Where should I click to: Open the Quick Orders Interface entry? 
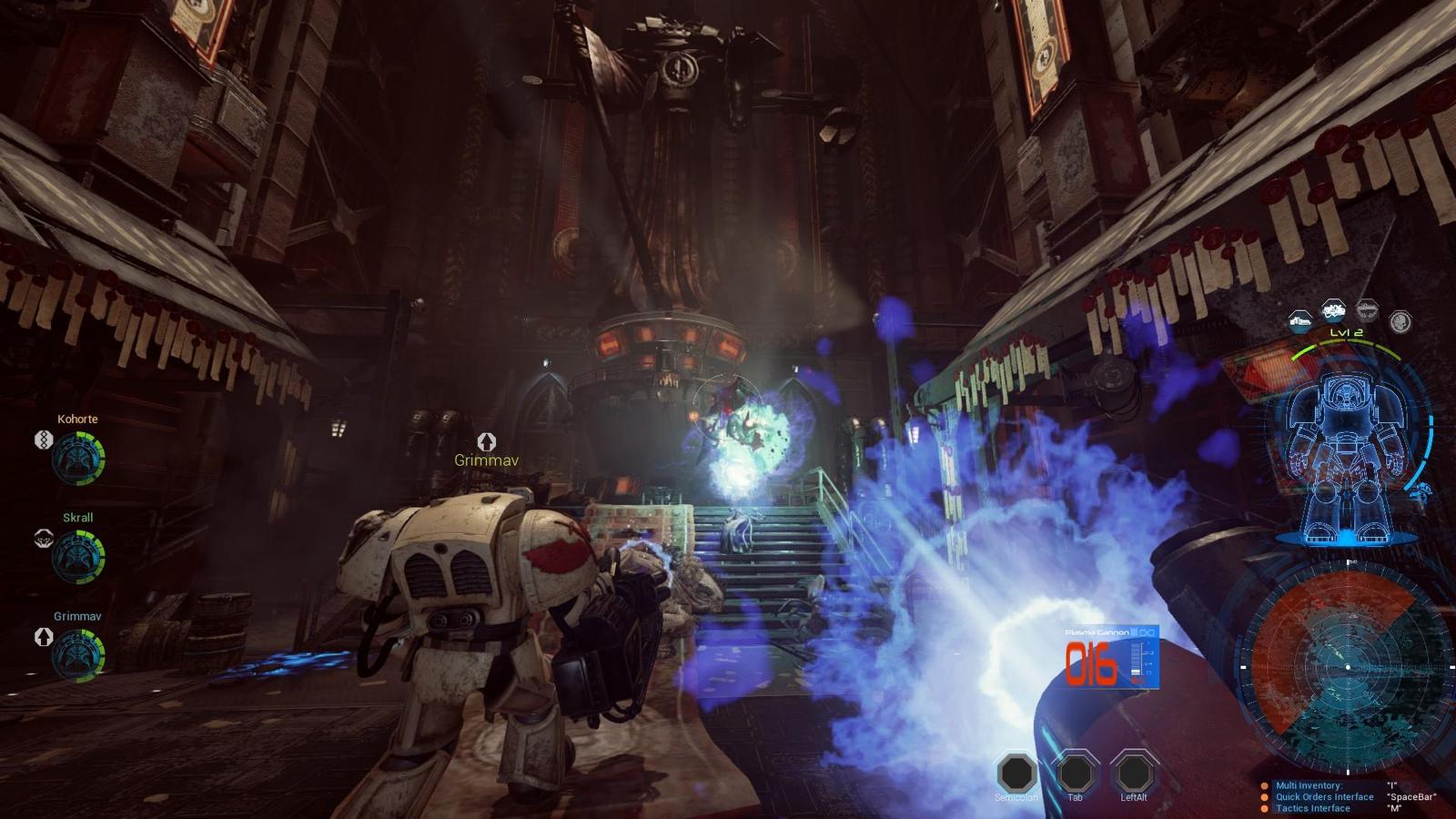1324,797
